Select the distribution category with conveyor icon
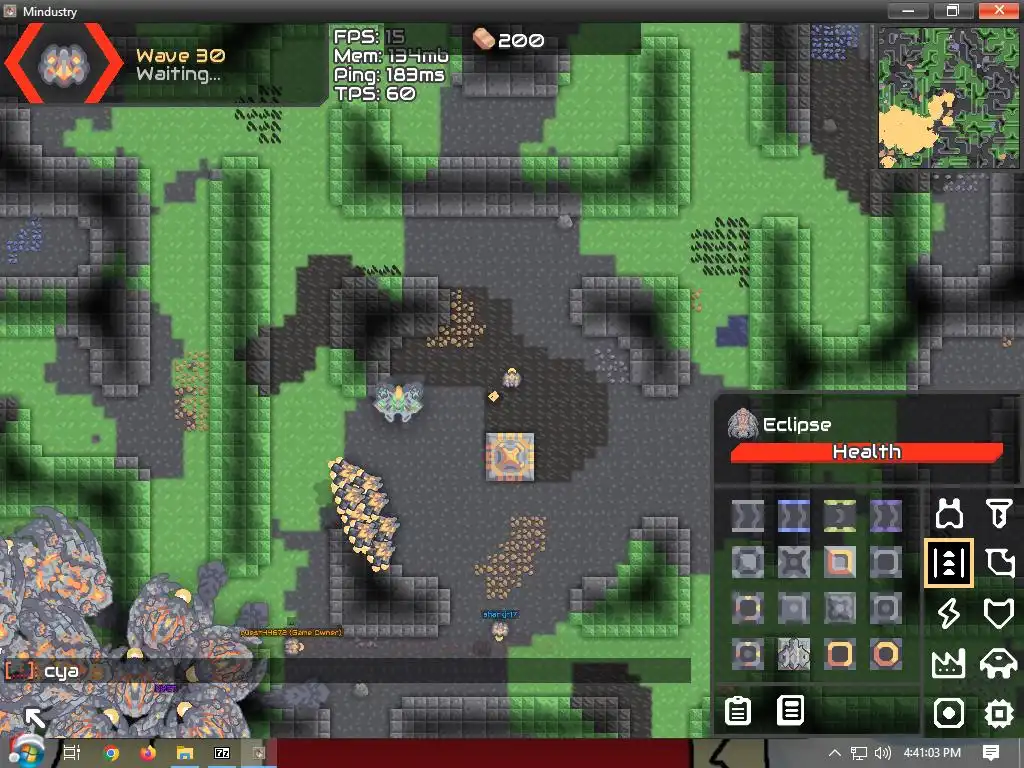1024x768 pixels. pos(948,563)
